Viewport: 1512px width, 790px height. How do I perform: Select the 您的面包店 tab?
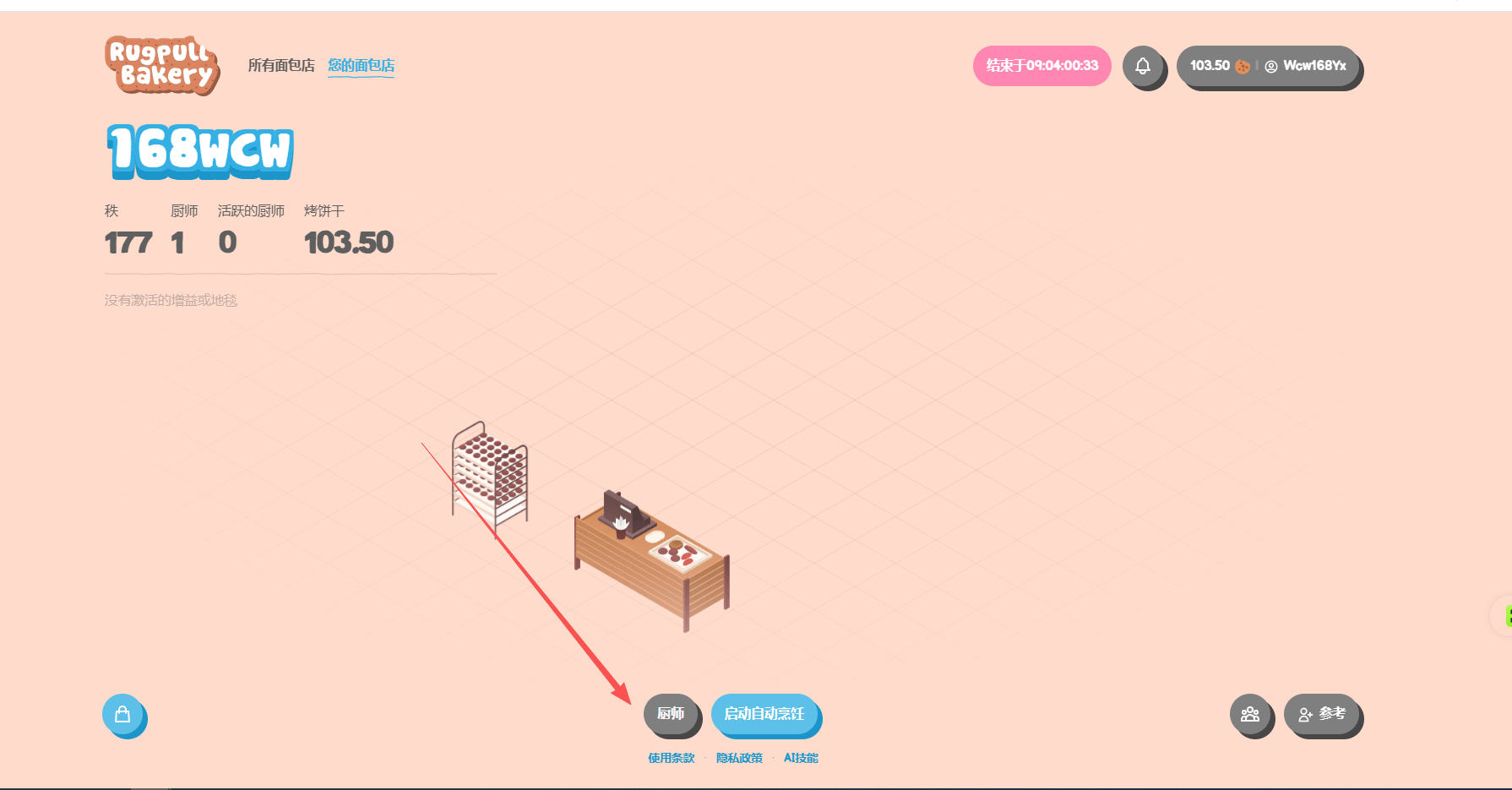(361, 65)
